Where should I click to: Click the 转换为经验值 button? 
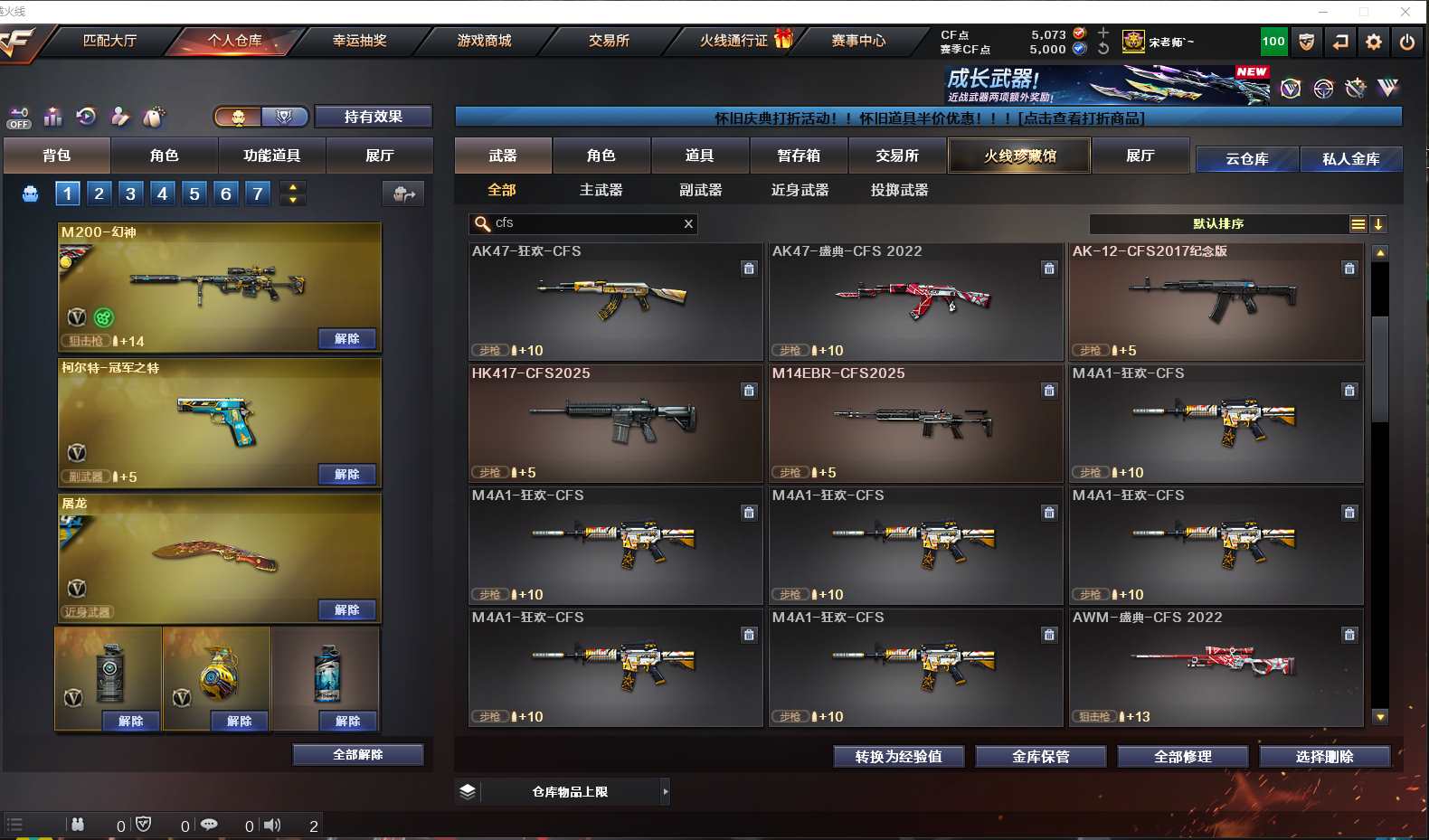coord(898,757)
